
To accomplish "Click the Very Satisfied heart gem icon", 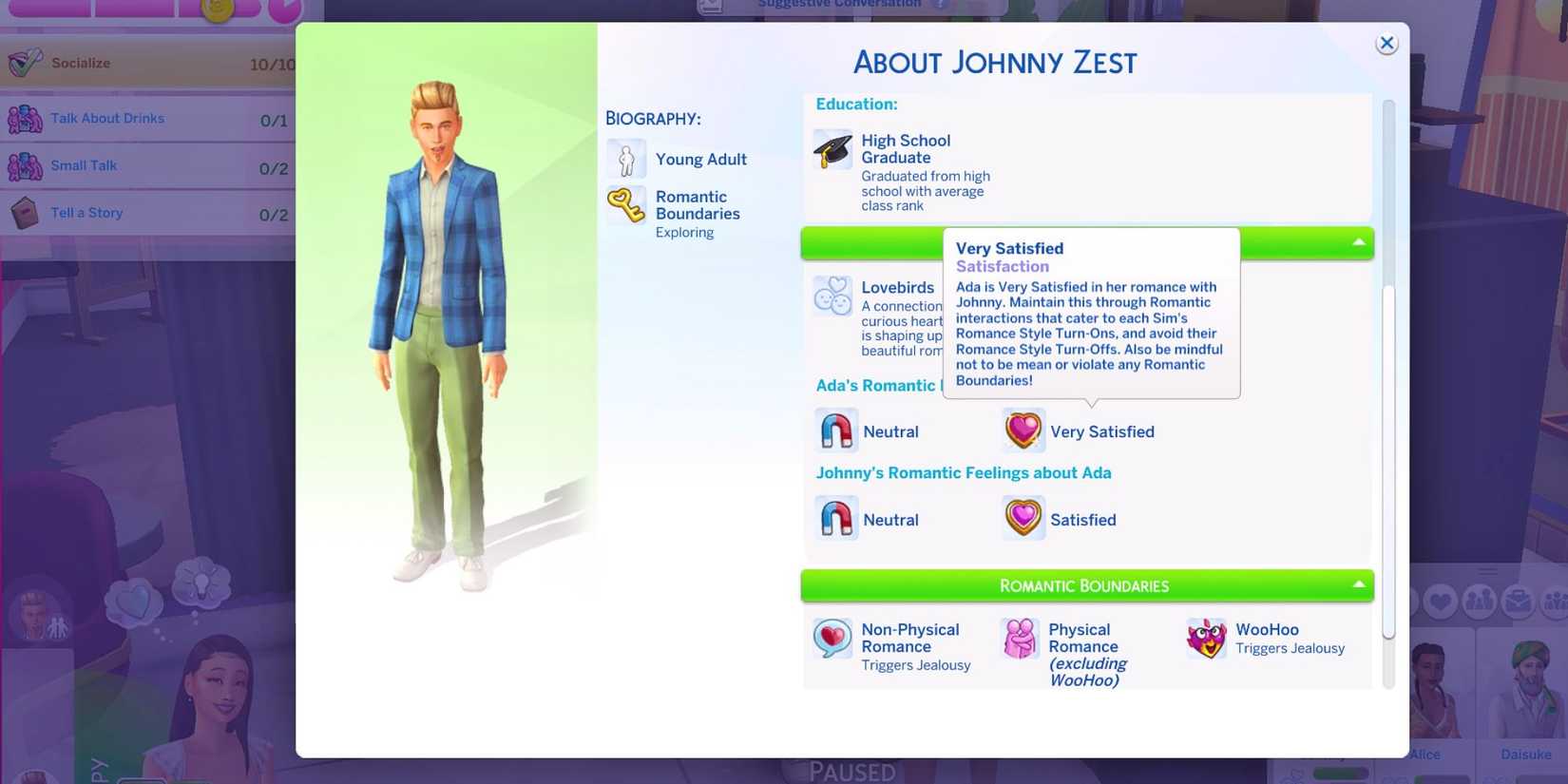I will tap(1023, 430).
